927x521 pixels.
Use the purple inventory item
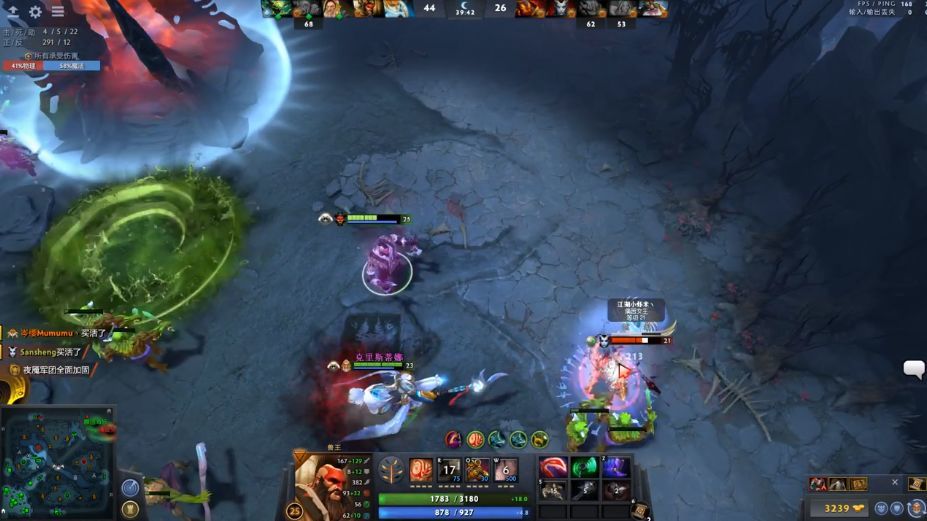[615, 468]
